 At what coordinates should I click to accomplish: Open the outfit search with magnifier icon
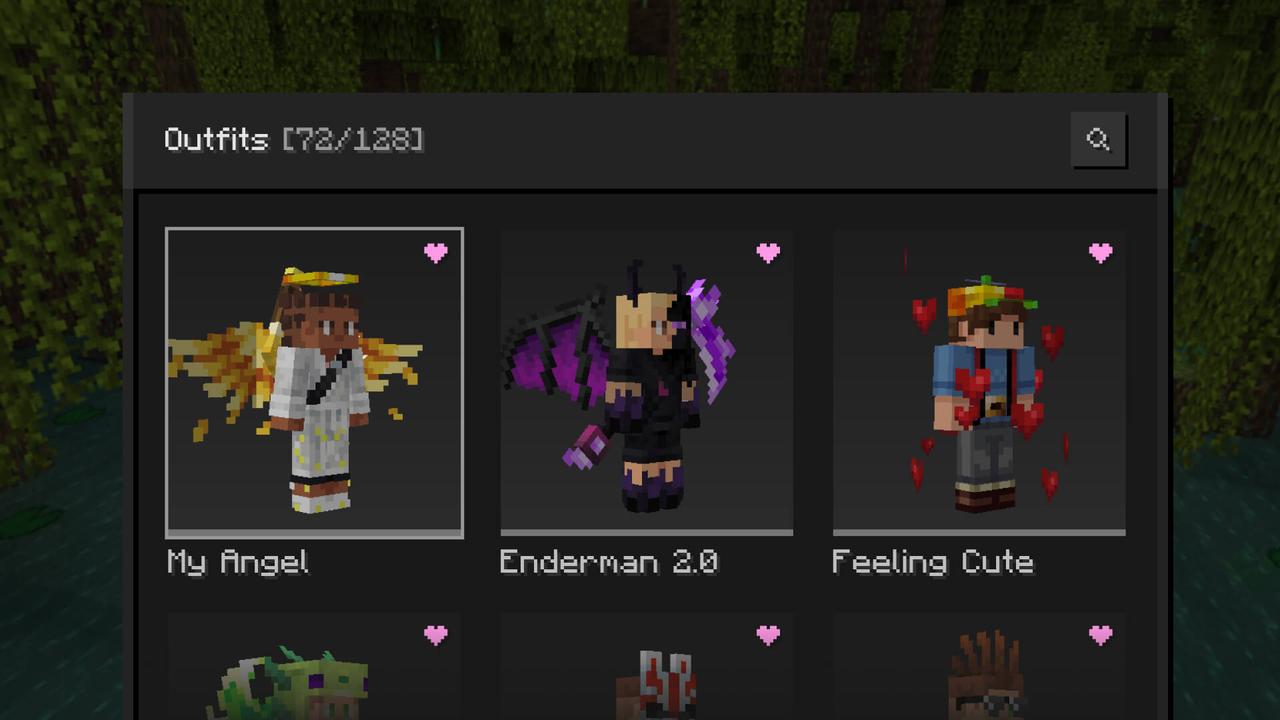coord(1099,140)
